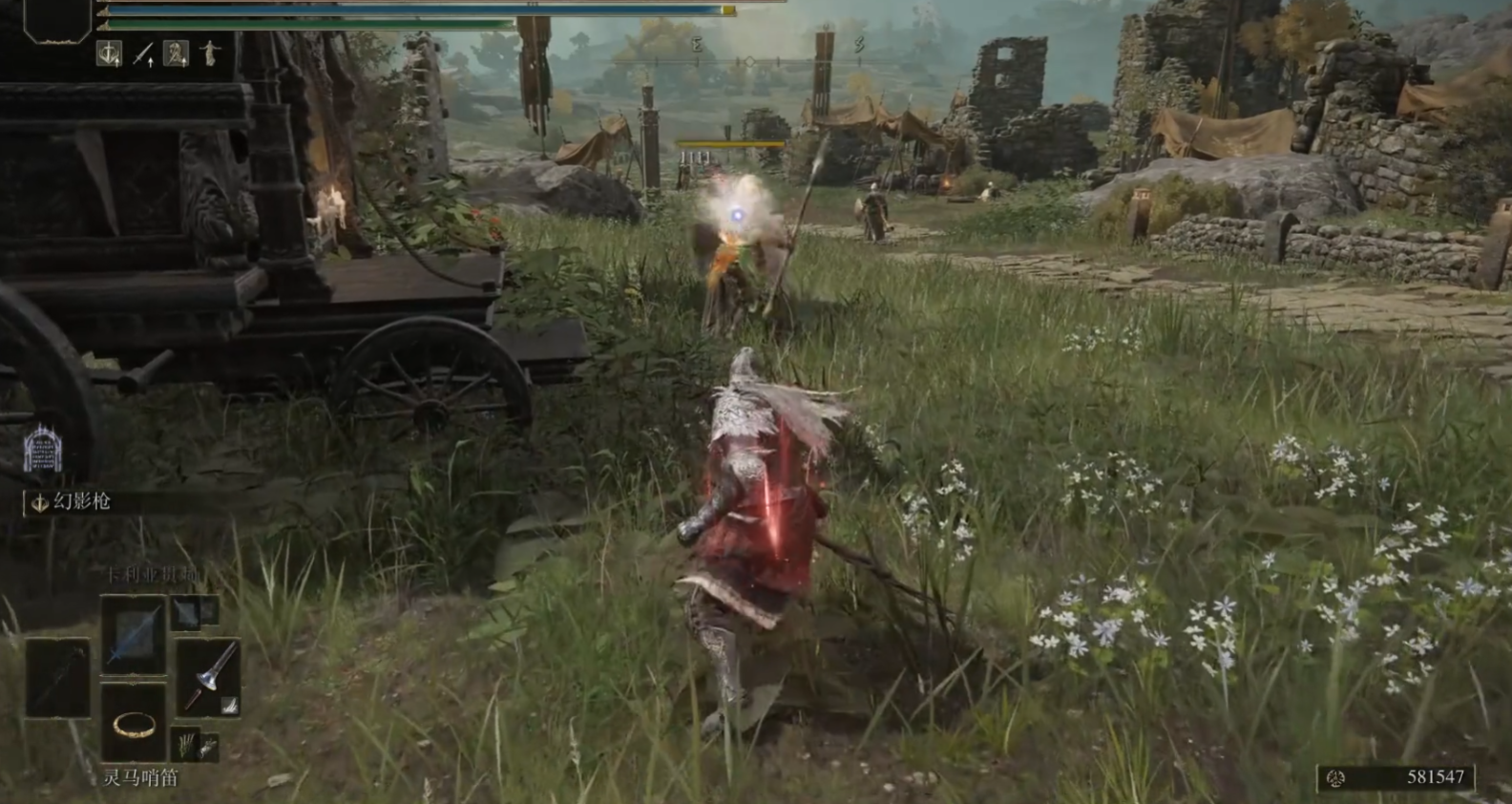This screenshot has height=804, width=1512.
Task: Inspect the diagonal sword attack-up buff icon
Action: [143, 54]
